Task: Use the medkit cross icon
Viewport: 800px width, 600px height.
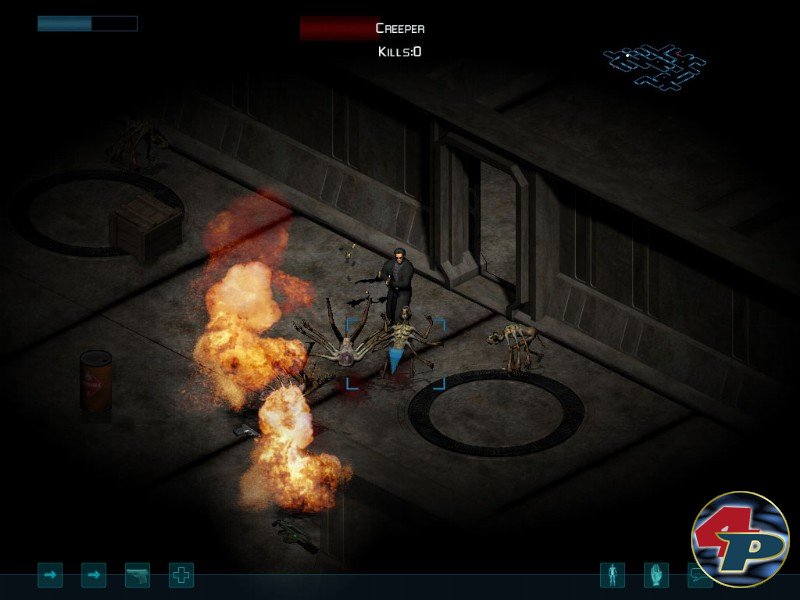Action: point(181,575)
